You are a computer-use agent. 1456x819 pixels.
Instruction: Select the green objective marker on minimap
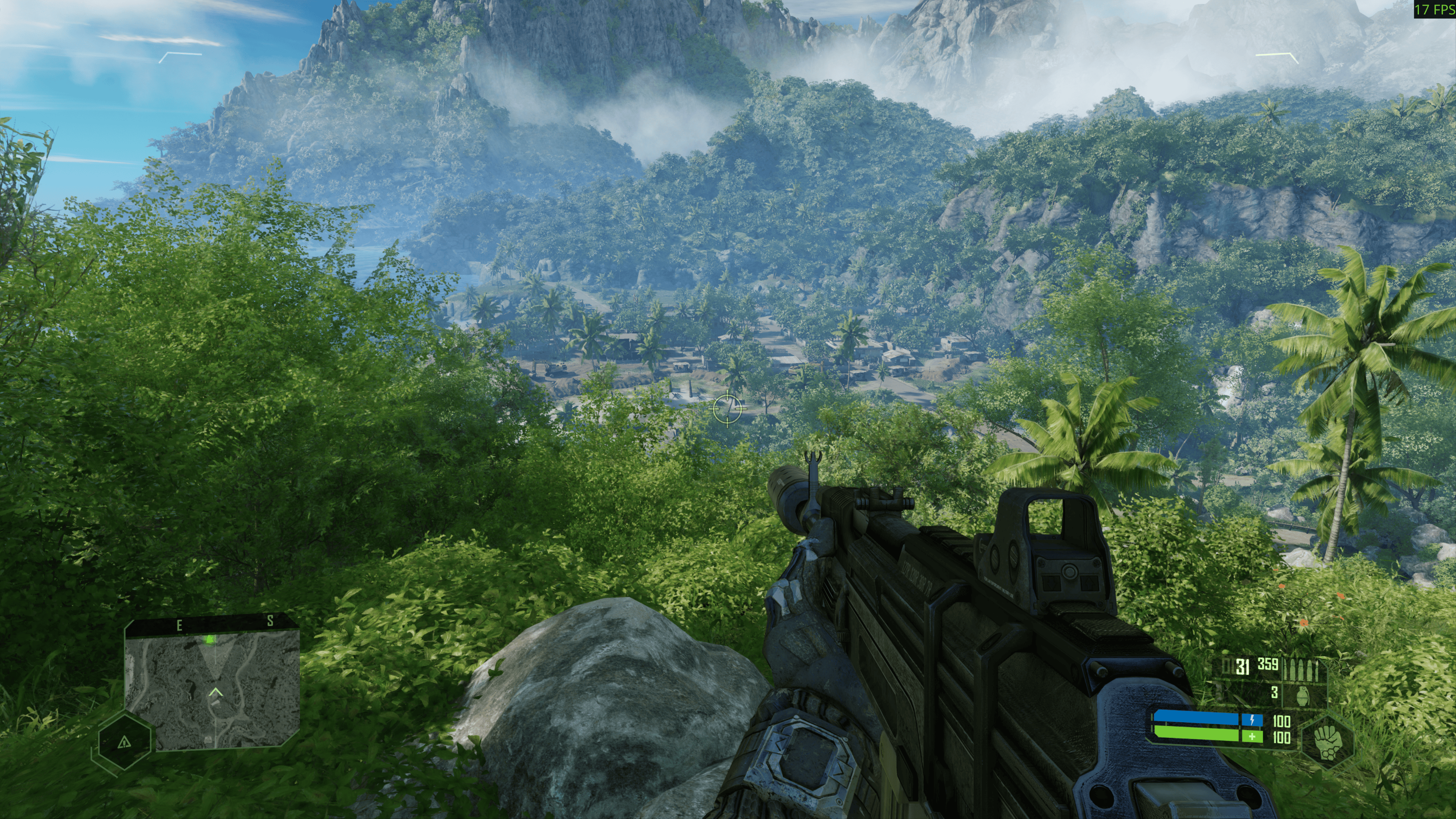(x=210, y=639)
